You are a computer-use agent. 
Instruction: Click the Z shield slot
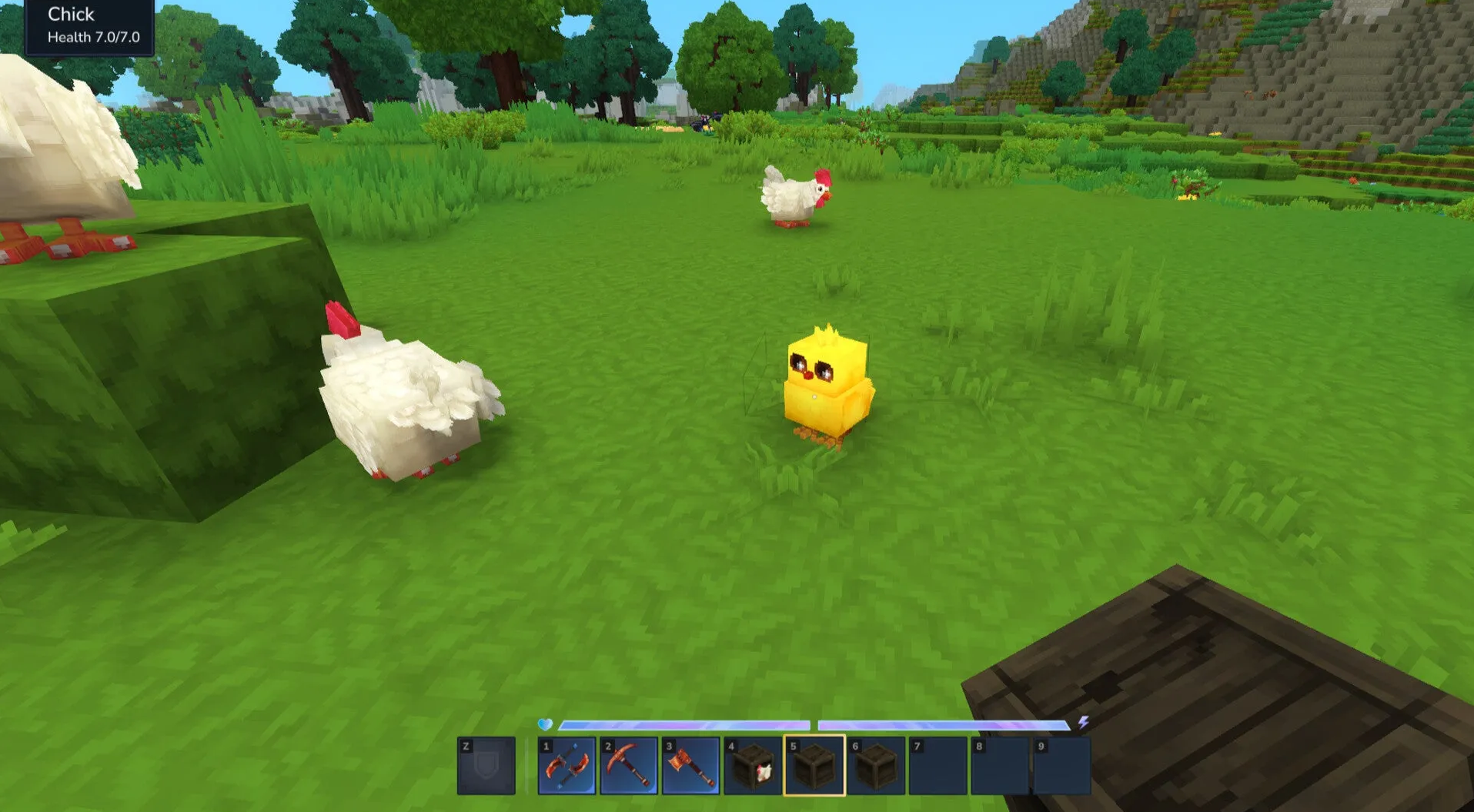[486, 766]
